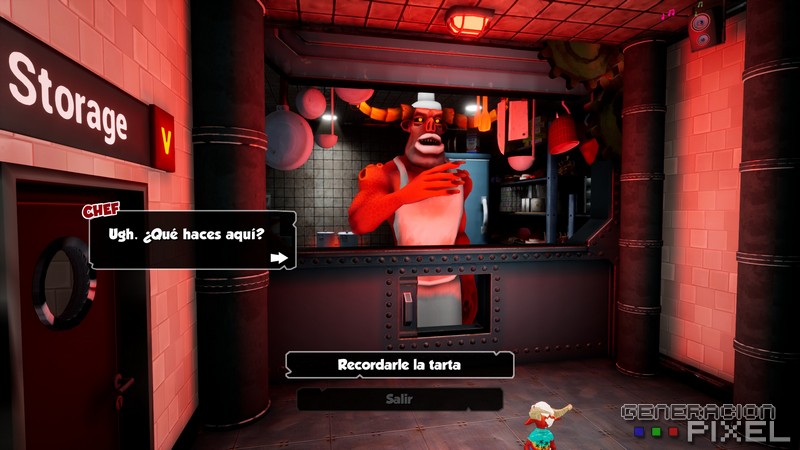Select the 'Salir' dialogue option

(399, 399)
